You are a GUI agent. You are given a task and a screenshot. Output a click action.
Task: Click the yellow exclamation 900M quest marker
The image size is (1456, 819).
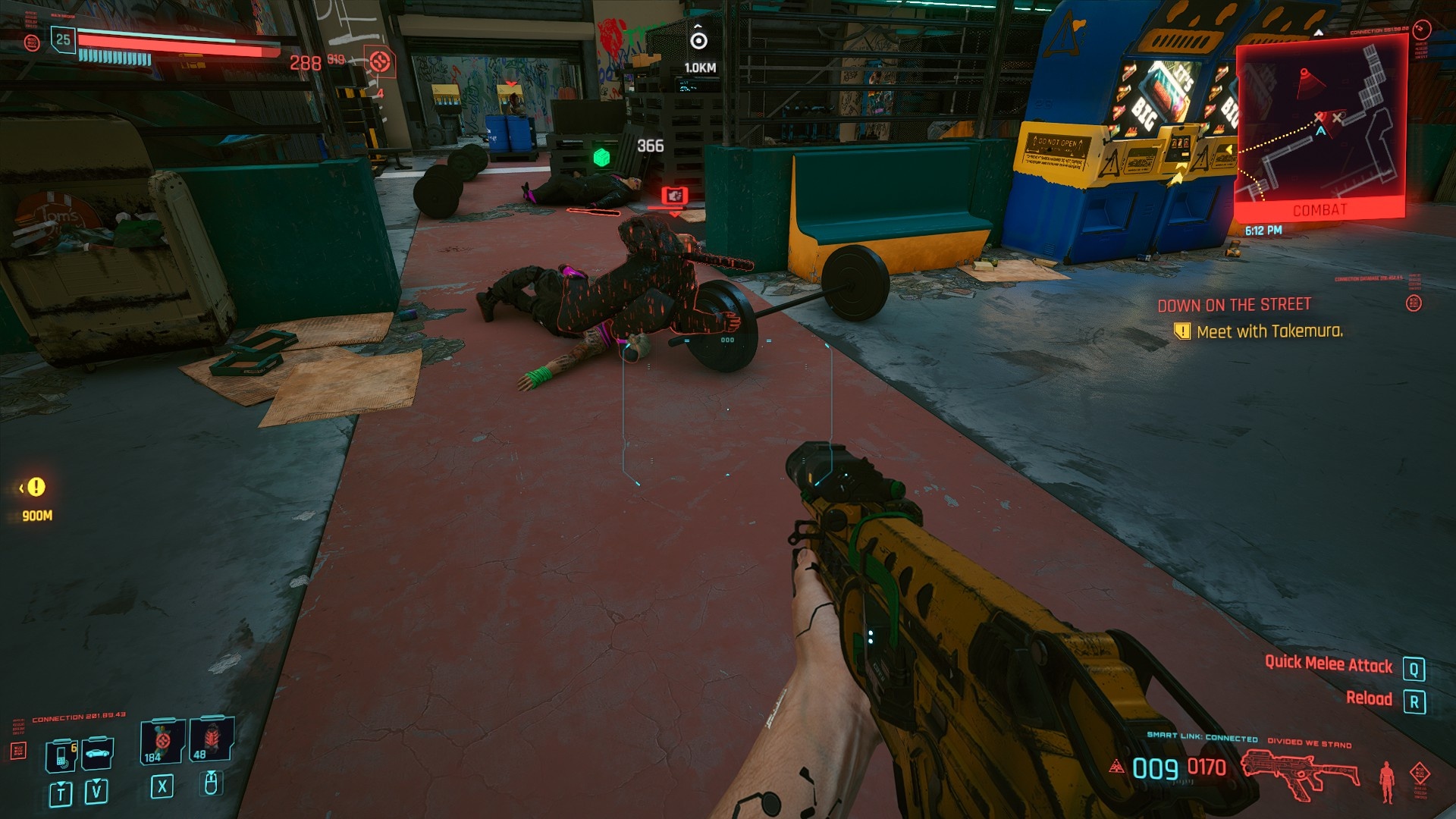(36, 488)
